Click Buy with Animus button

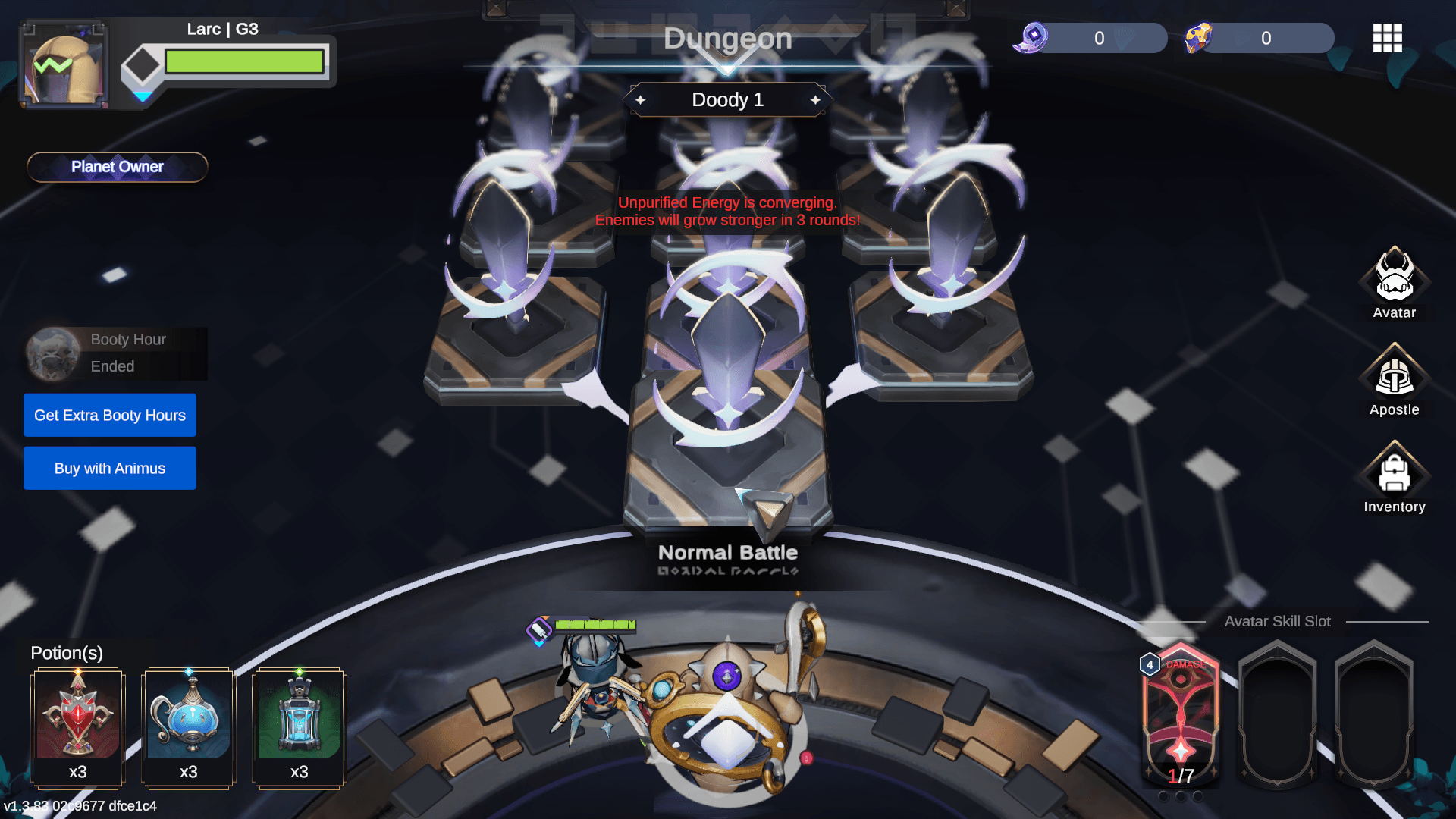(110, 468)
